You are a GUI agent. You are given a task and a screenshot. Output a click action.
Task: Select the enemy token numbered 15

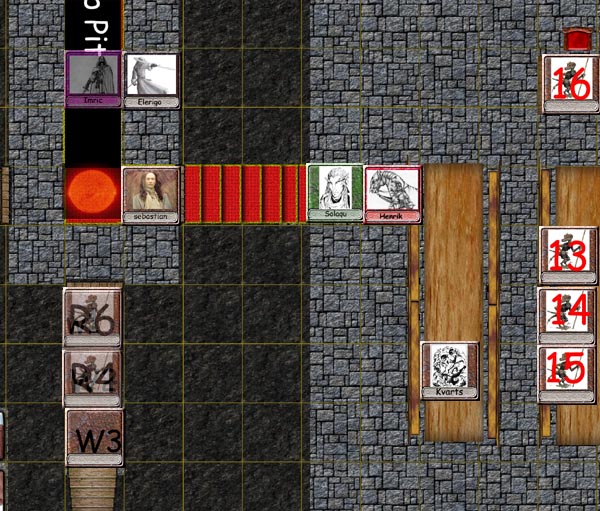pos(567,374)
